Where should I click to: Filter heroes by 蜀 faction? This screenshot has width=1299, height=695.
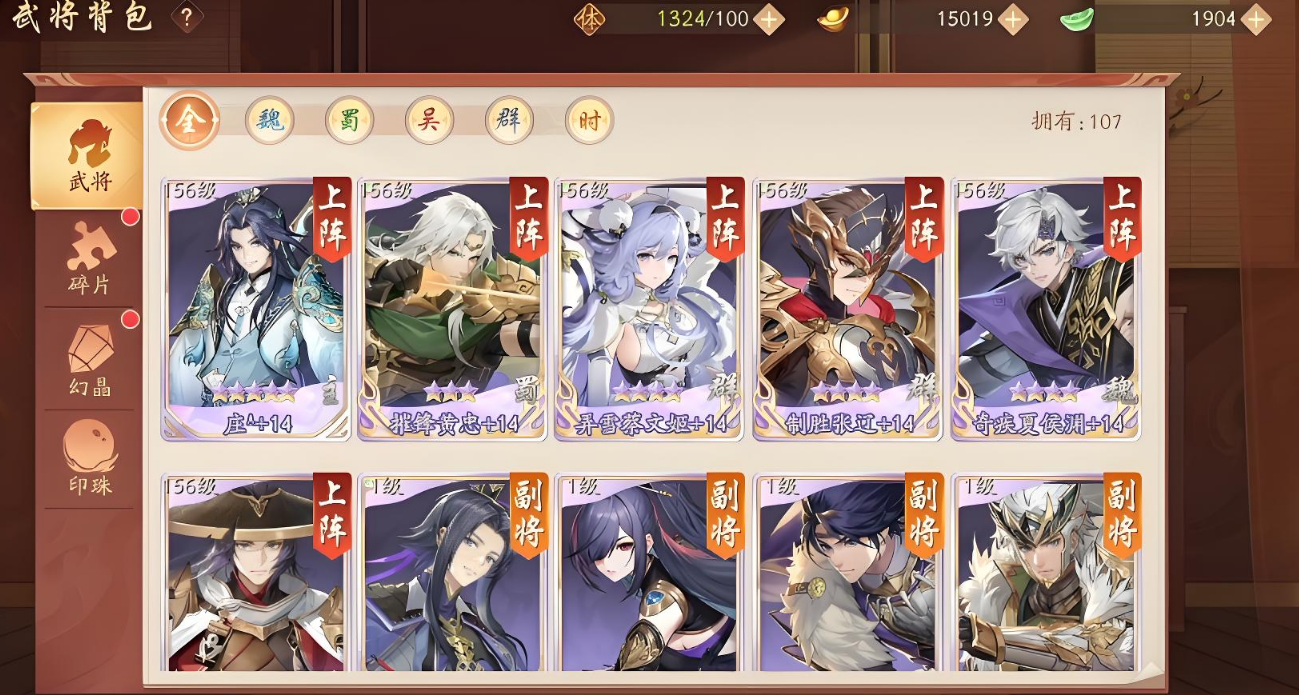pos(349,121)
